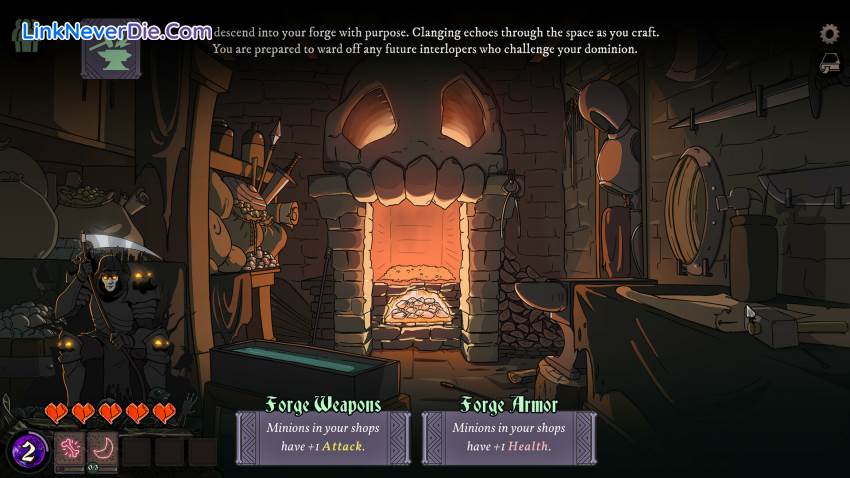The width and height of the screenshot is (850, 478).
Task: Click the icon below the settings gear
Action: 829,66
